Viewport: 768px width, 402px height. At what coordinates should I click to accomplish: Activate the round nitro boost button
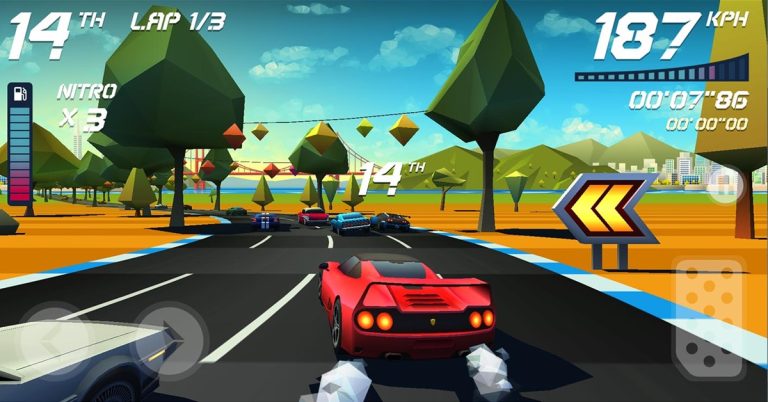723,186
